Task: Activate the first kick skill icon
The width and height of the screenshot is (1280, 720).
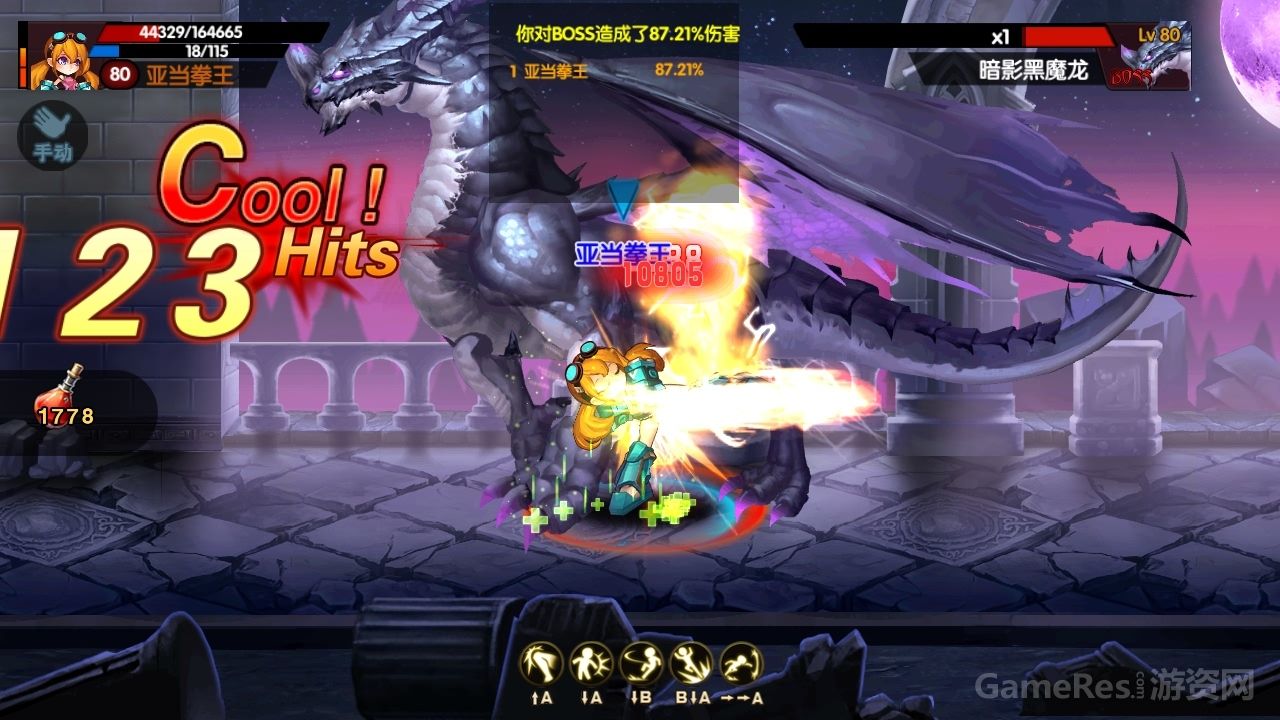Action: tap(540, 663)
